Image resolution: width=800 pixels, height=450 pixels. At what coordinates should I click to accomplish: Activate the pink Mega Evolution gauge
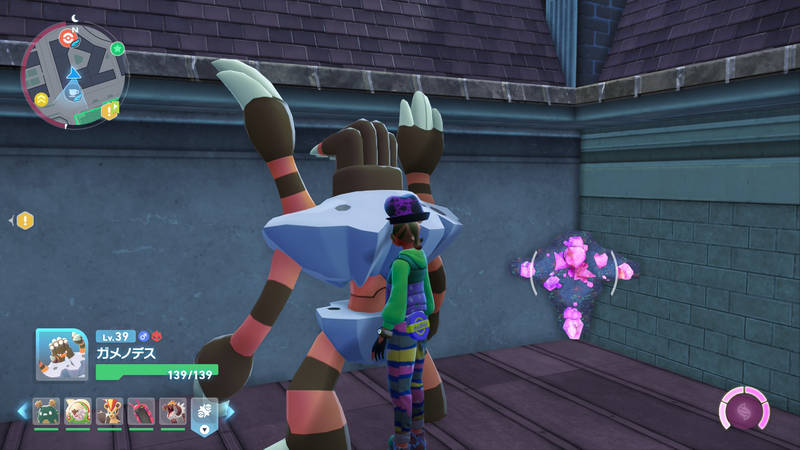click(744, 411)
